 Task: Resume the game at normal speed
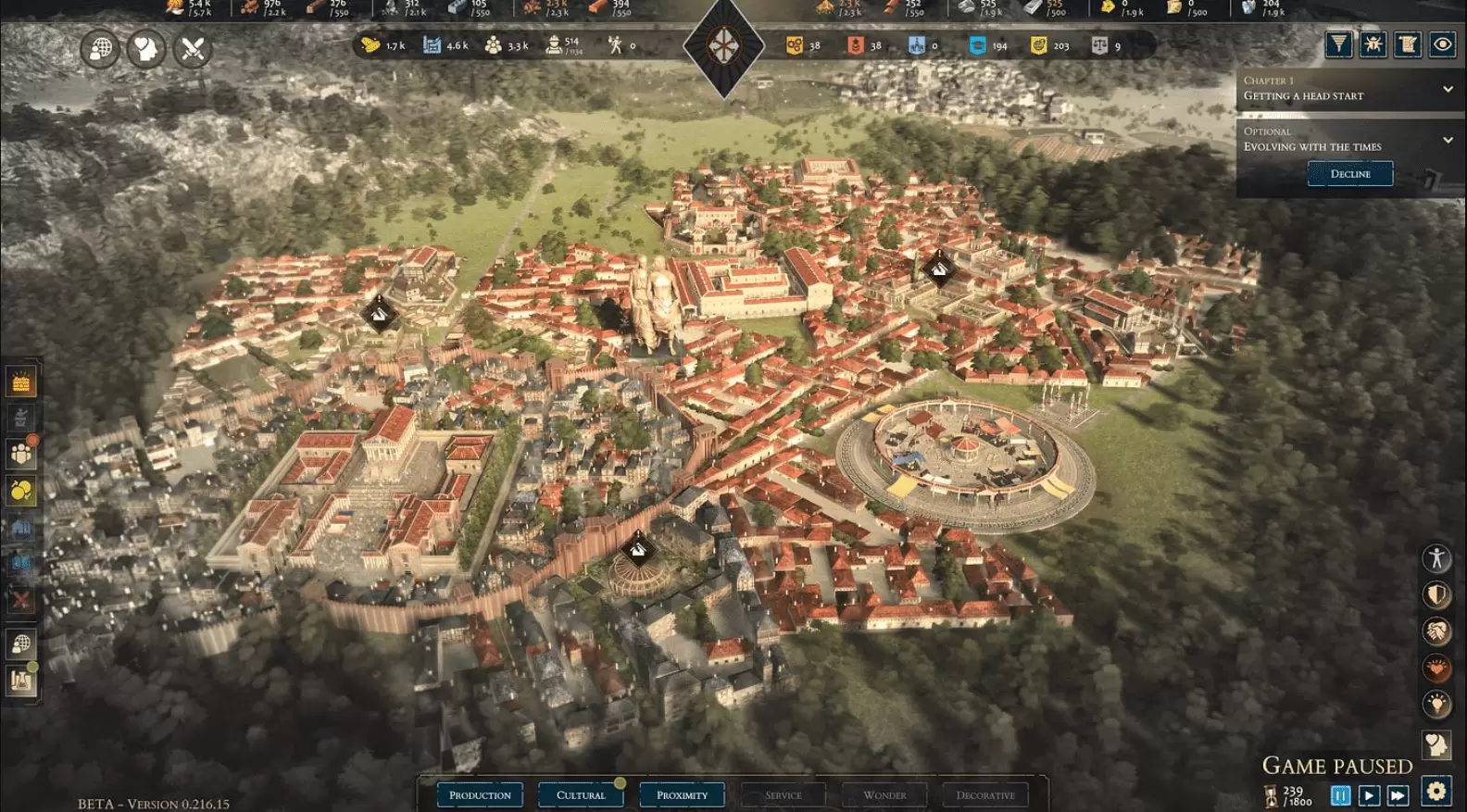pyautogui.click(x=1369, y=794)
